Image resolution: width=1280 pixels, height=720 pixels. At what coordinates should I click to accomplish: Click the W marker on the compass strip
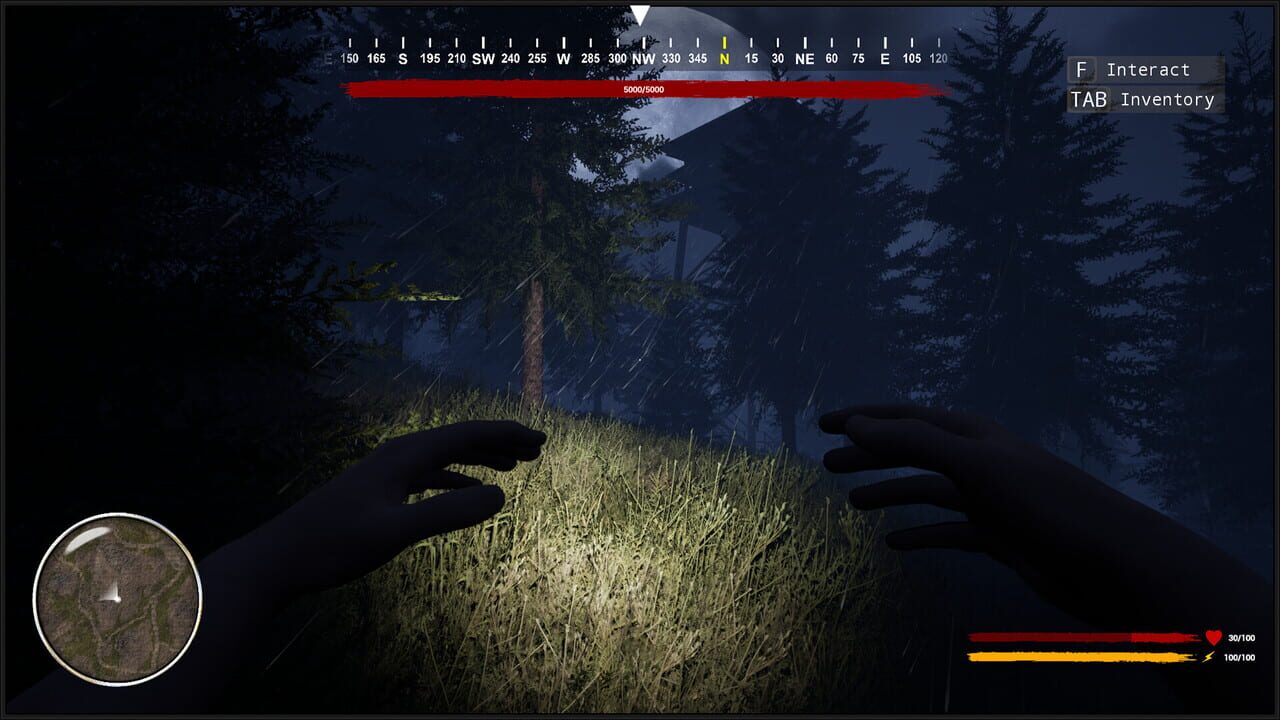pos(566,58)
